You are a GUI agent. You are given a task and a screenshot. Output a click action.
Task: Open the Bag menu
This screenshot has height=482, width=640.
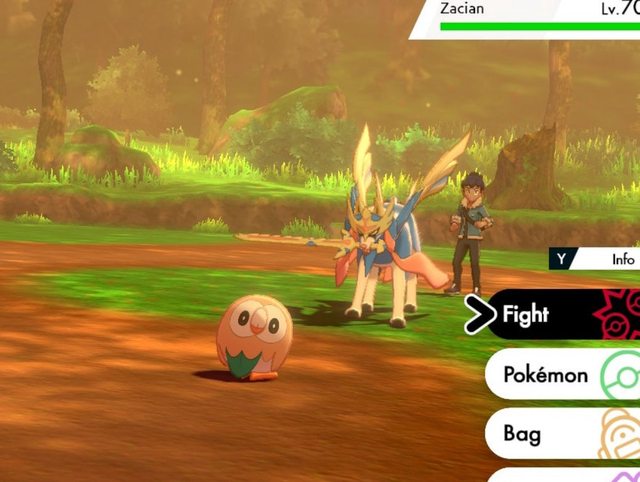point(562,434)
